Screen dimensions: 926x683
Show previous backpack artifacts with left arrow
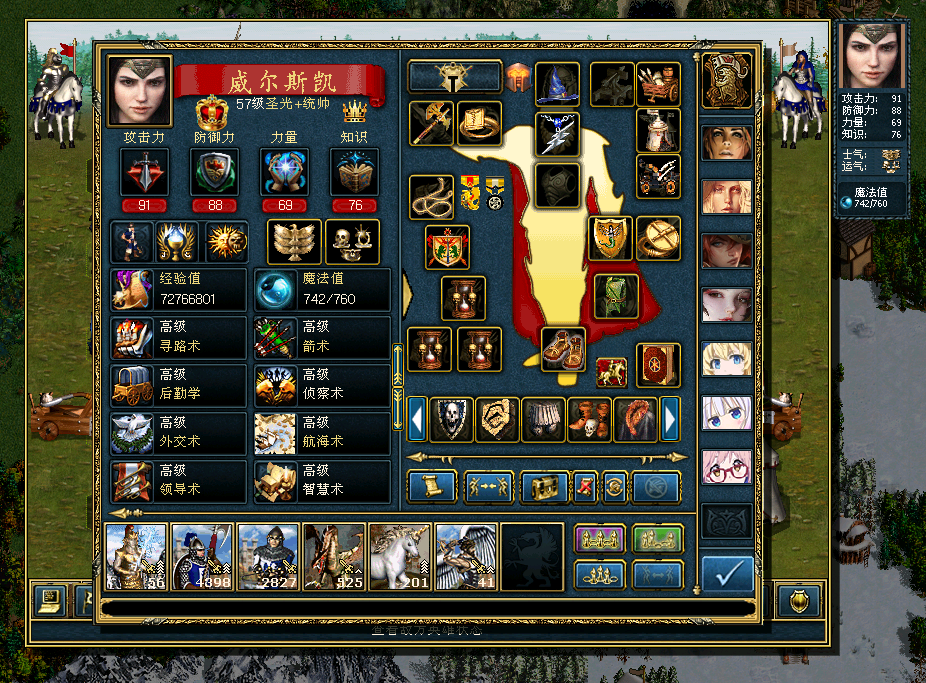[417, 418]
